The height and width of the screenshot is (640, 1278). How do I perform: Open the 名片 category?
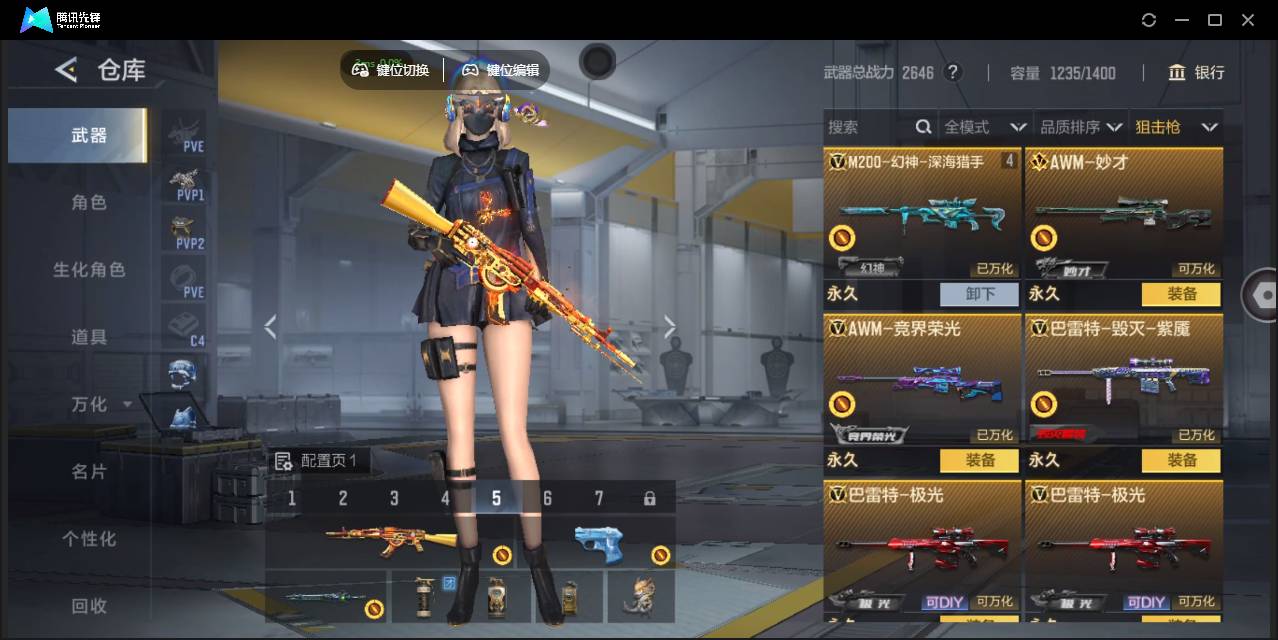click(89, 471)
